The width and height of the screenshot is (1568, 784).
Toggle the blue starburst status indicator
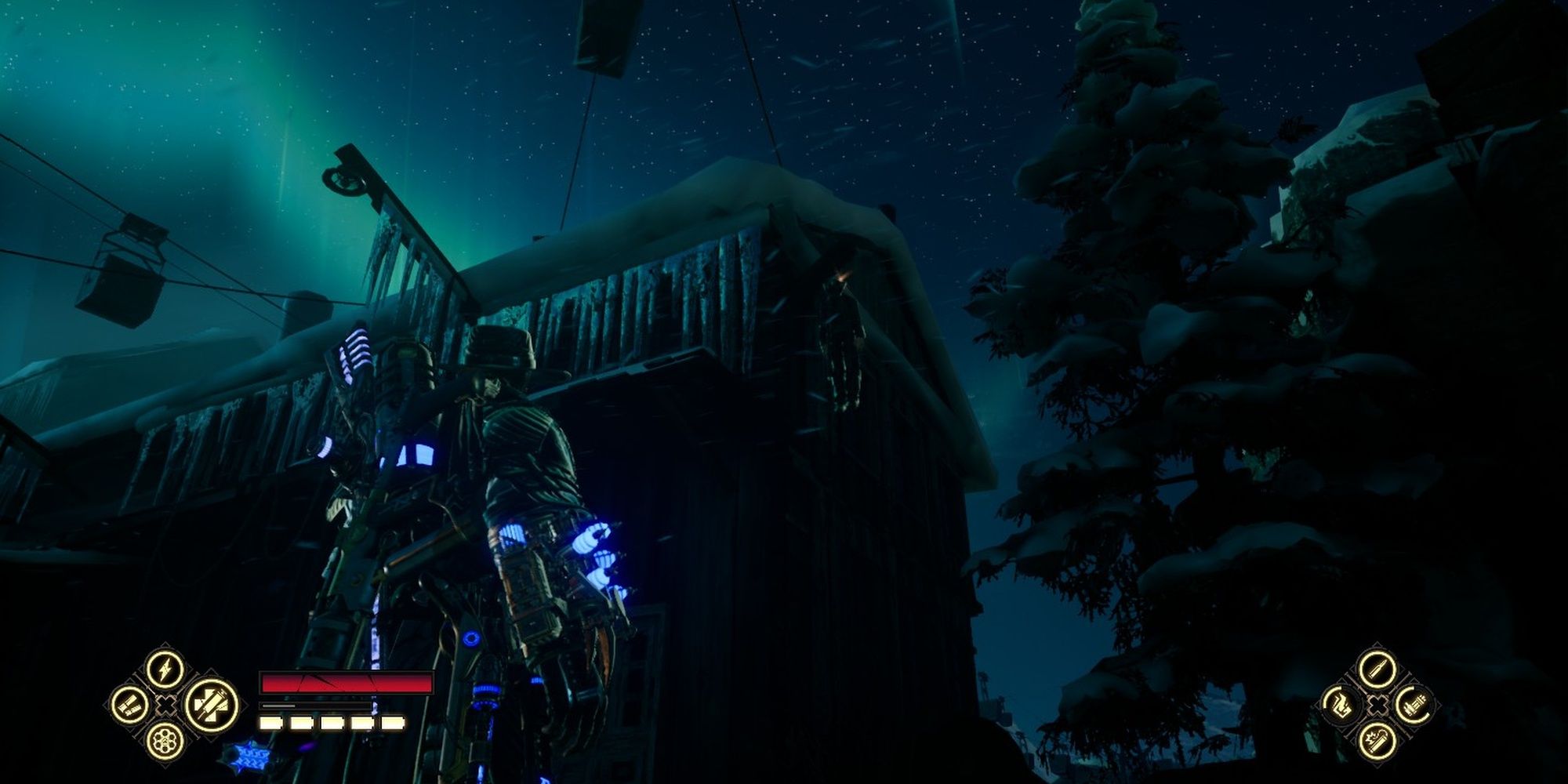click(252, 757)
